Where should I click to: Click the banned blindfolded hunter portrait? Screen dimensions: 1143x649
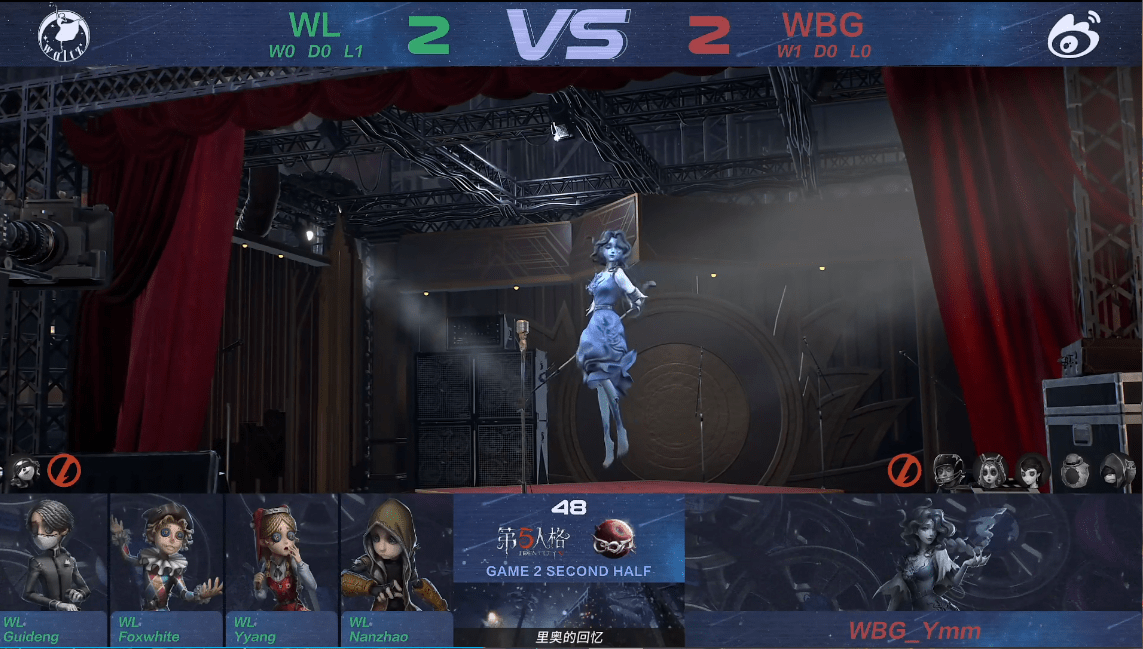[24, 469]
